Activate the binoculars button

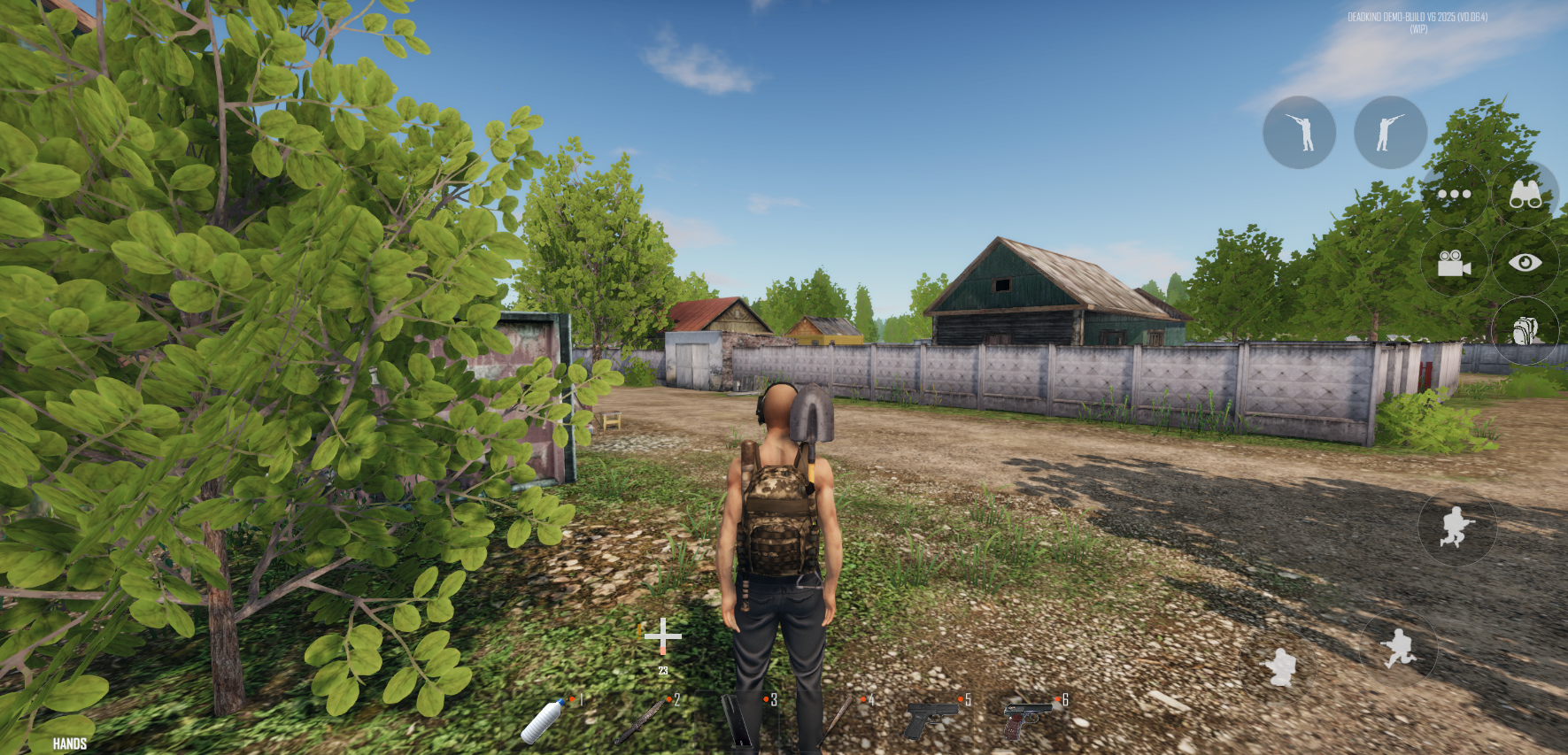[1525, 195]
